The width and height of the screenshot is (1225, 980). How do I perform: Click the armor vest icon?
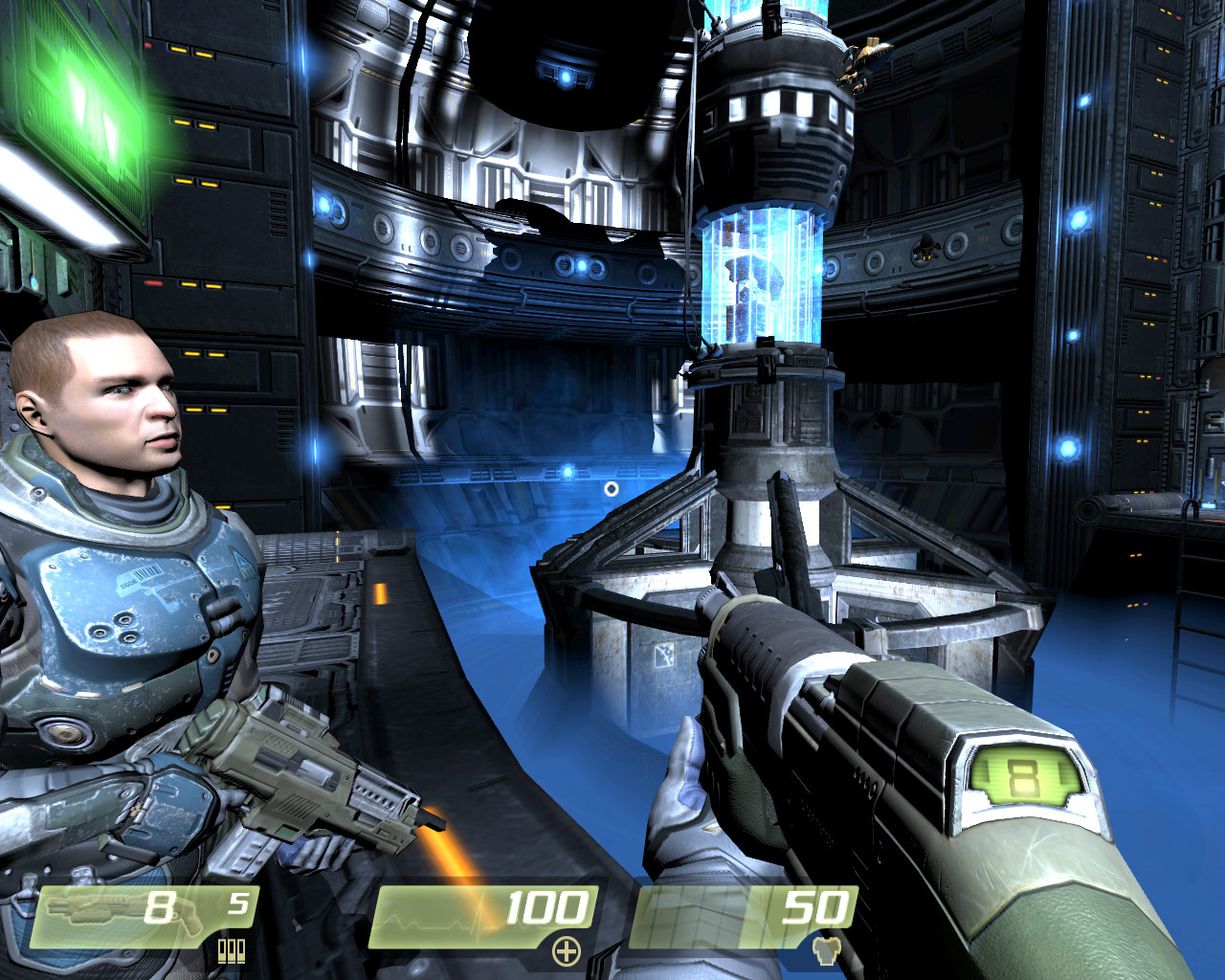coord(825,950)
